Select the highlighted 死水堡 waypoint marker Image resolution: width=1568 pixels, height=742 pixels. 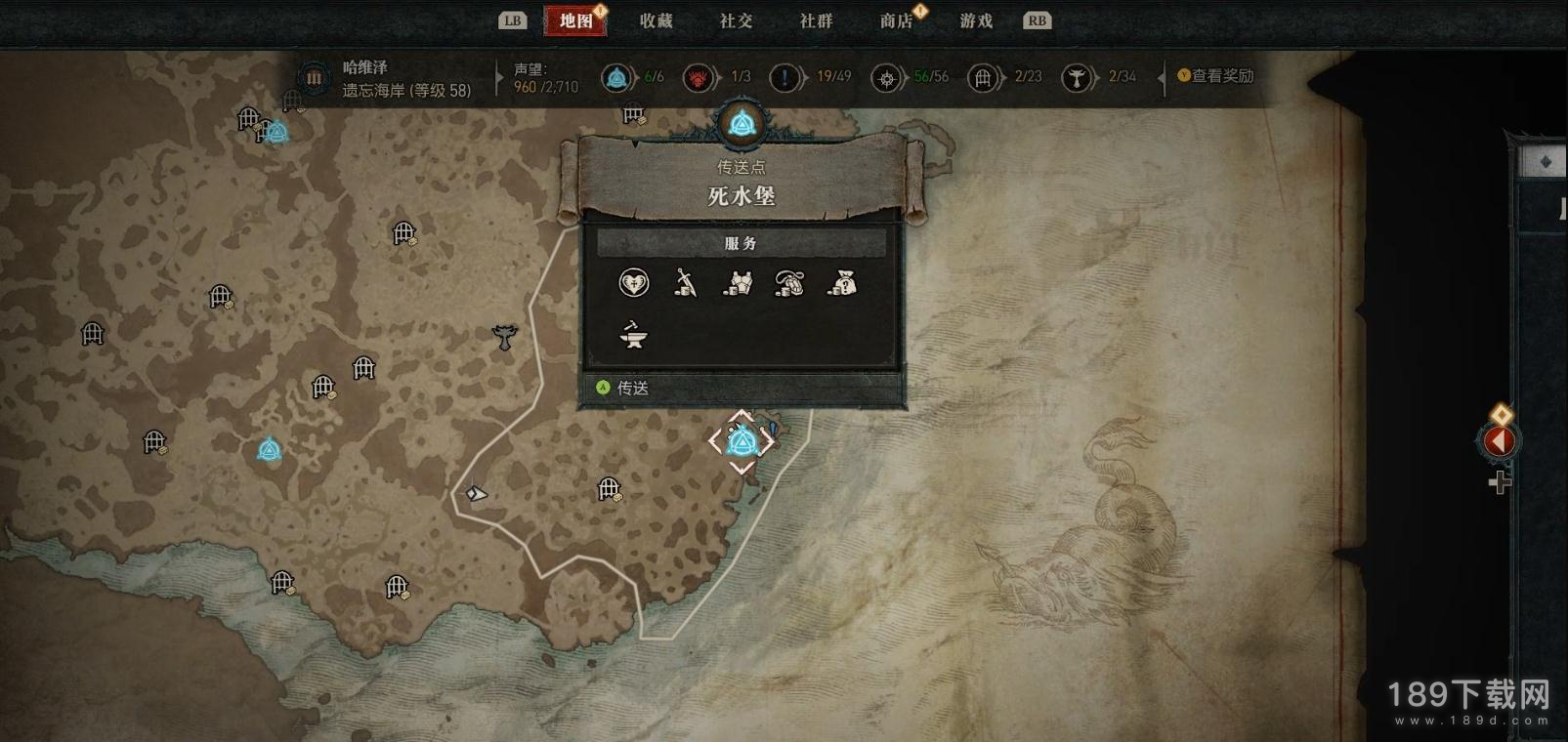(x=742, y=442)
